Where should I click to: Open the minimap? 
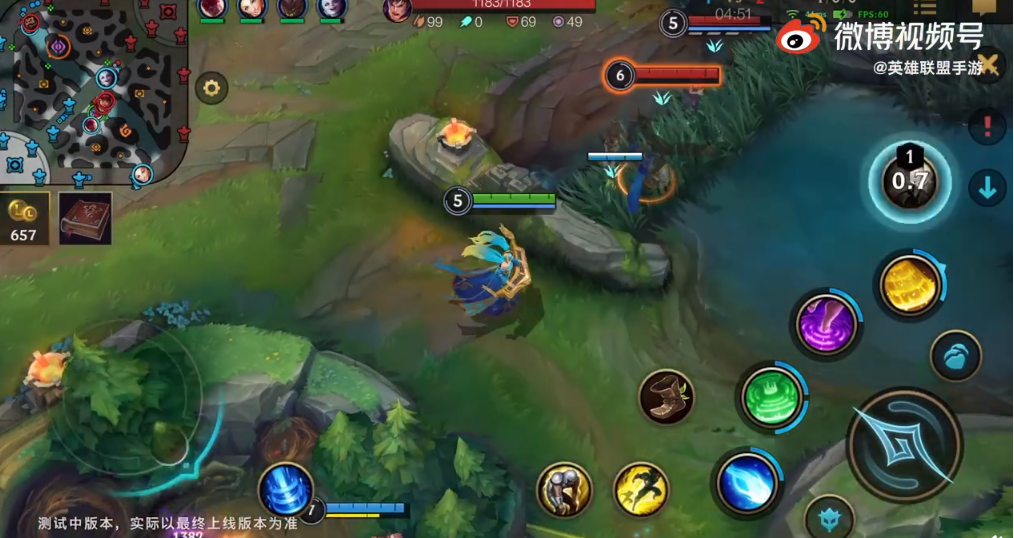point(95,95)
